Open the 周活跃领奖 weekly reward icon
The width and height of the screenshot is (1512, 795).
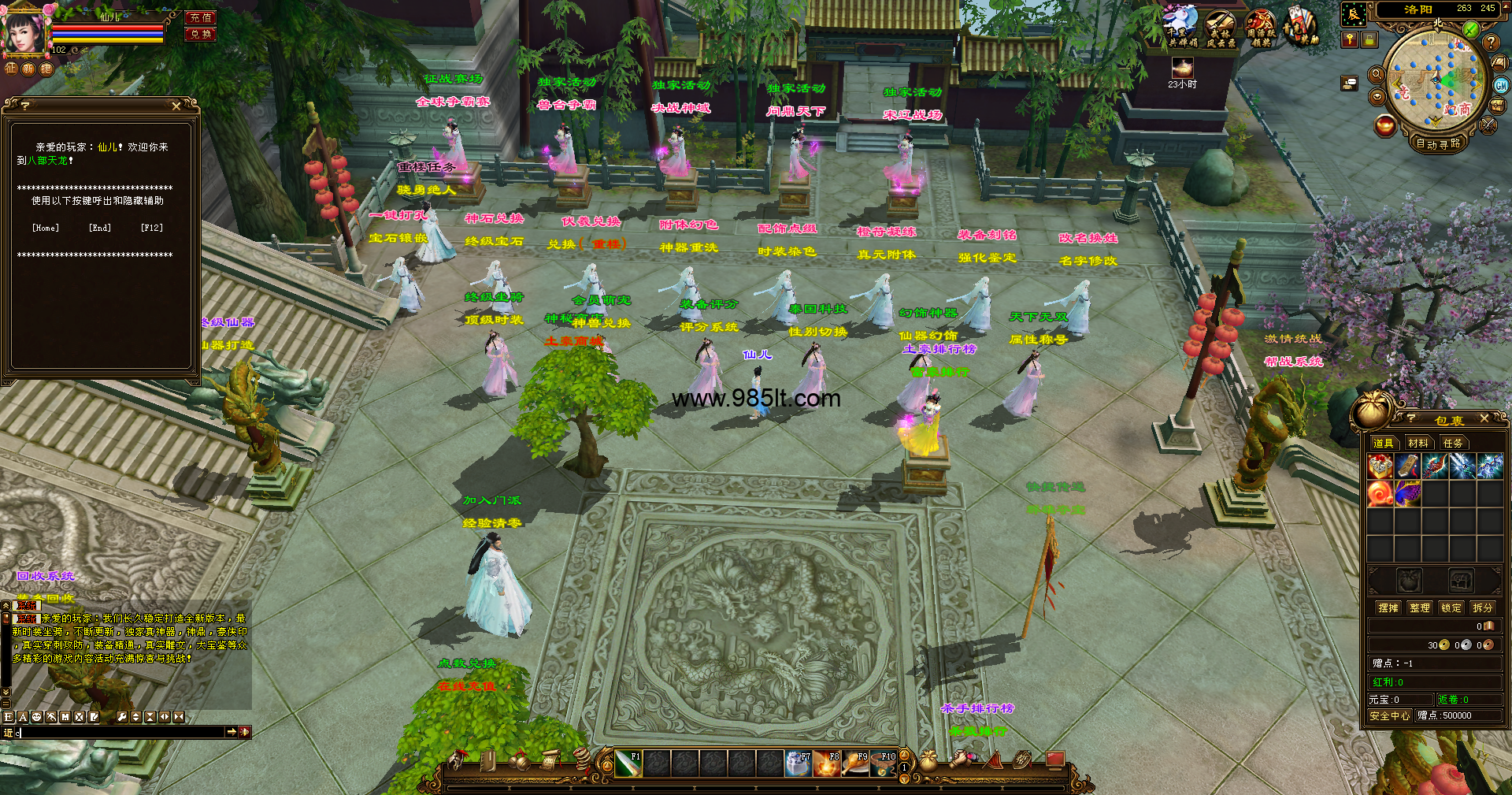coord(1261,28)
